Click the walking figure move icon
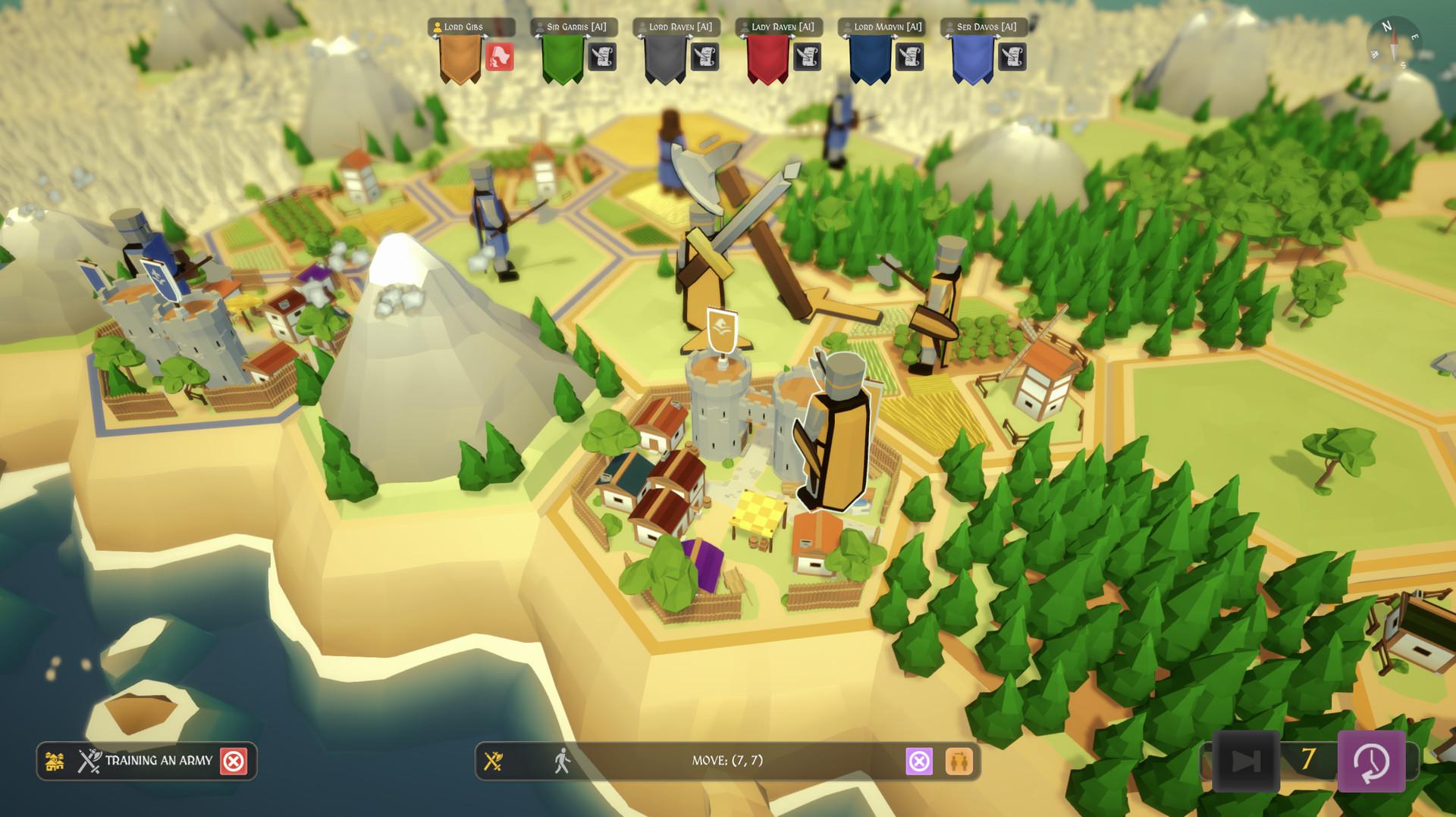Viewport: 1456px width, 817px height. point(562,760)
